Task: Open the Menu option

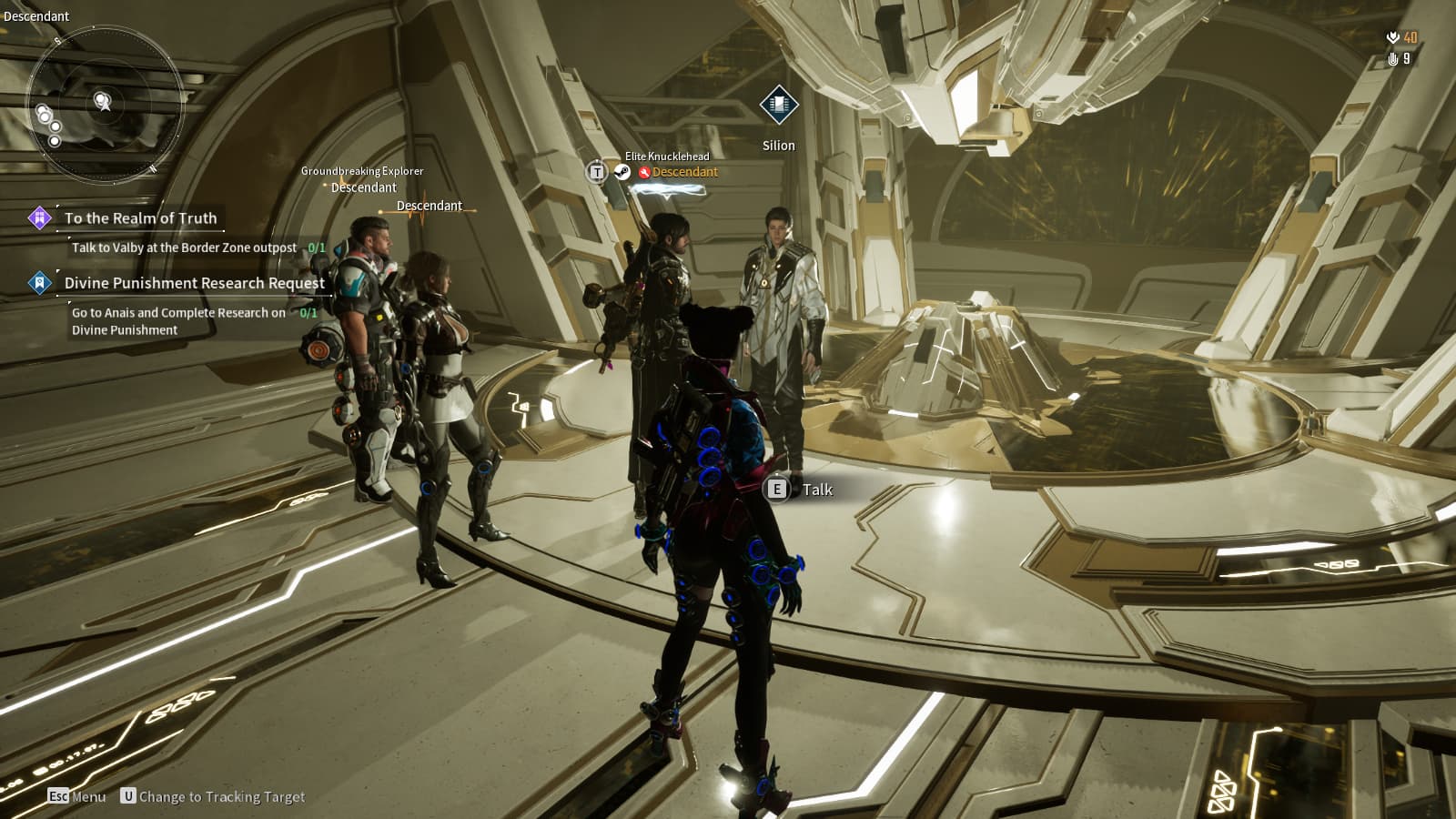Action: tap(77, 796)
